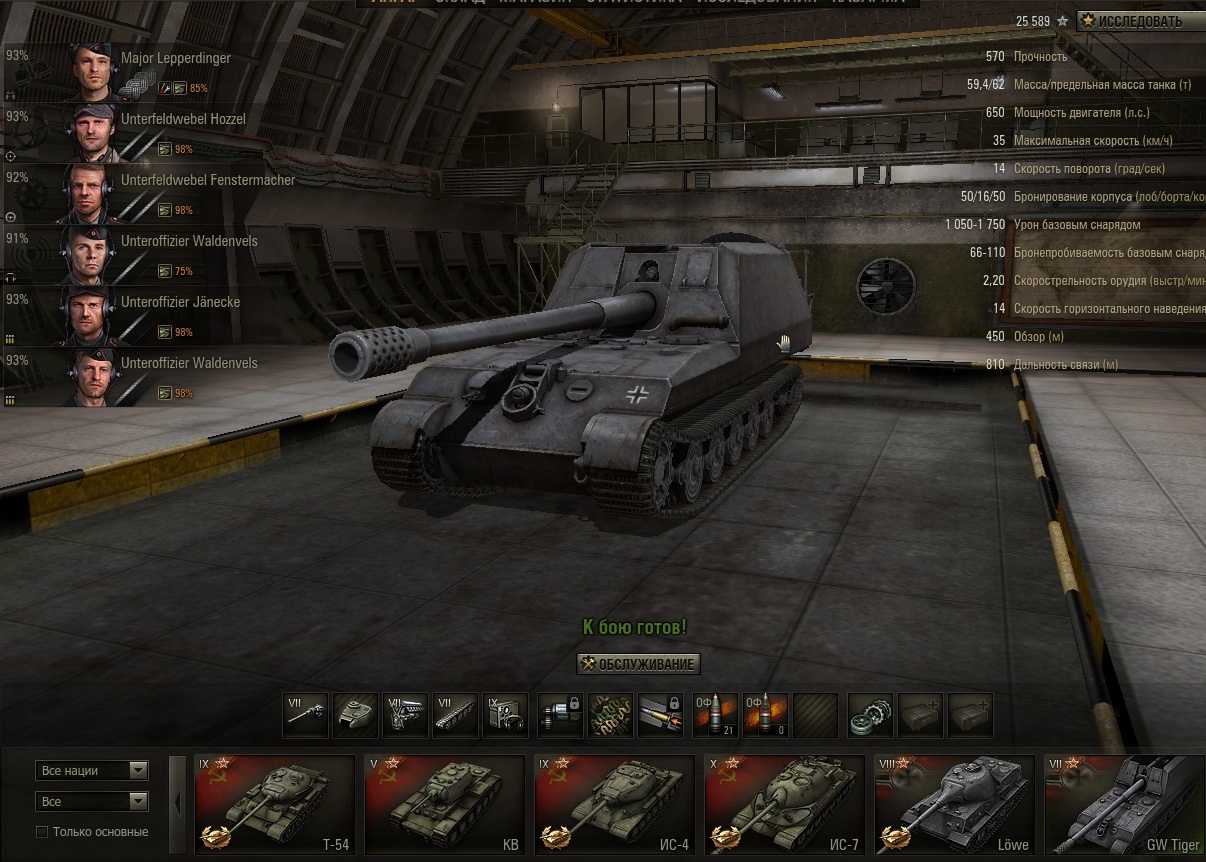Screen dimensions: 1206x862
Task: Select crew member Unterfeldwebel Hozzel
Action: pyautogui.click(x=183, y=119)
